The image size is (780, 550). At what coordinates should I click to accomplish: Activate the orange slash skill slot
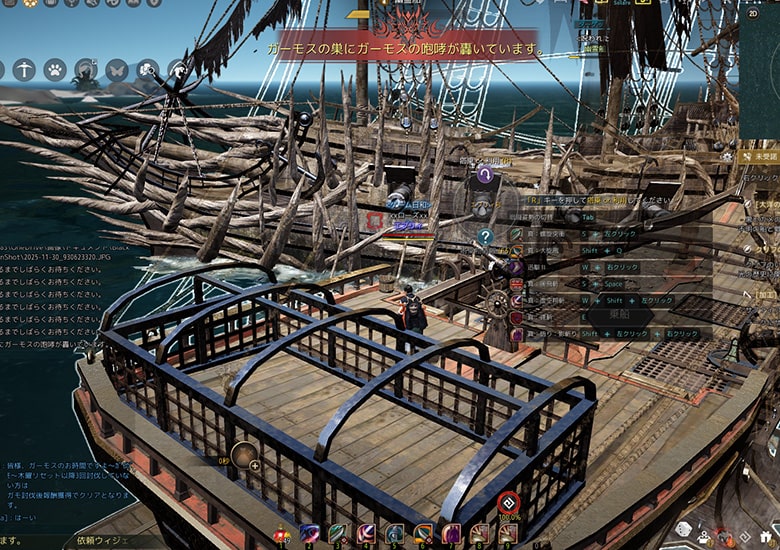[423, 535]
